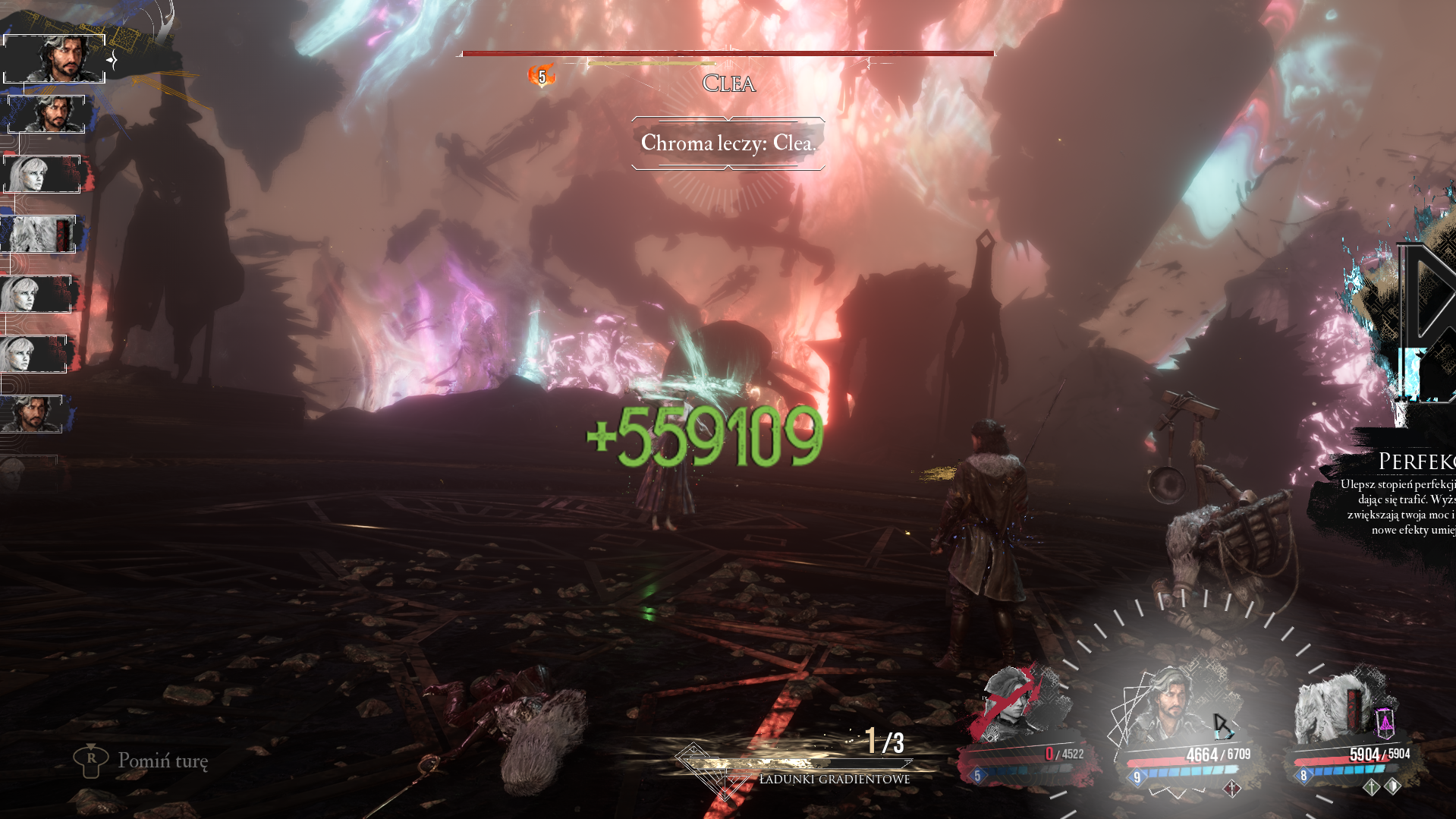
Task: Click the burn status icon under Clea's health bar
Action: (x=542, y=76)
